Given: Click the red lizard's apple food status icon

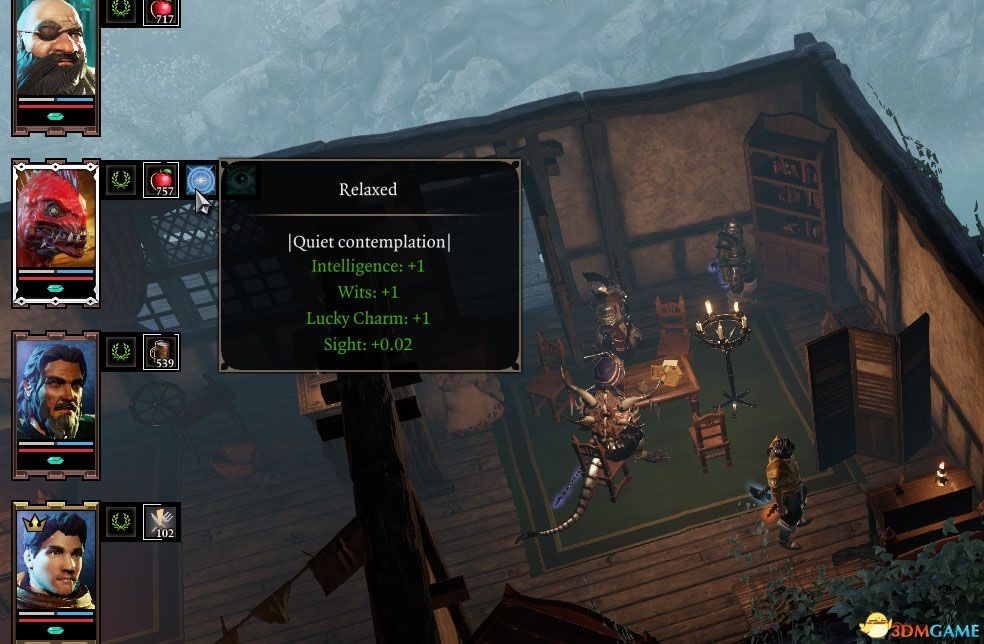Looking at the screenshot, I should (161, 180).
